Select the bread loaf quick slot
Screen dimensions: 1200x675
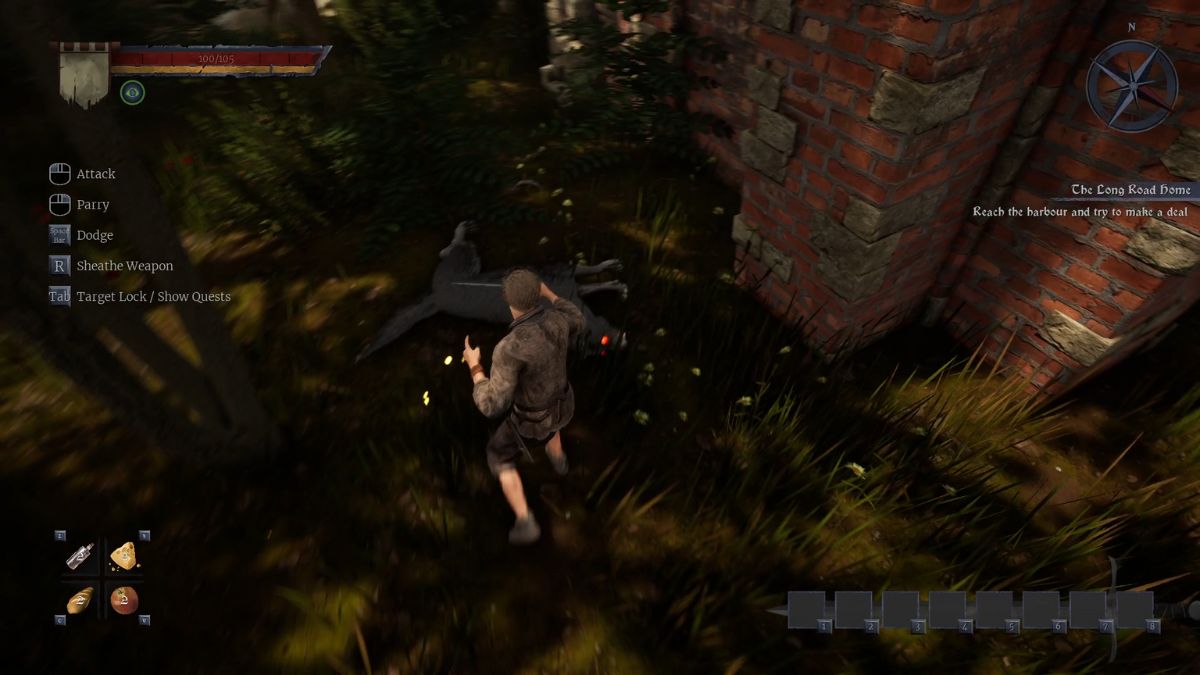pos(80,599)
